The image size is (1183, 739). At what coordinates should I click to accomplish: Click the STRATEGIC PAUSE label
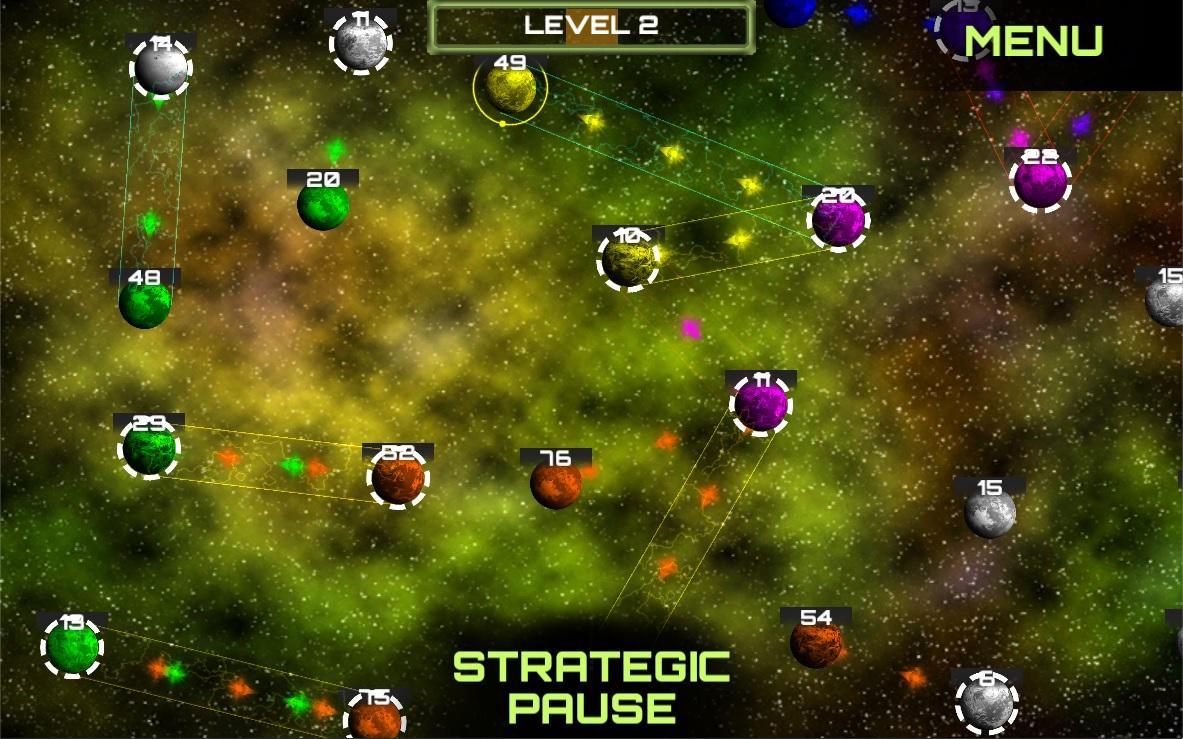click(x=591, y=686)
